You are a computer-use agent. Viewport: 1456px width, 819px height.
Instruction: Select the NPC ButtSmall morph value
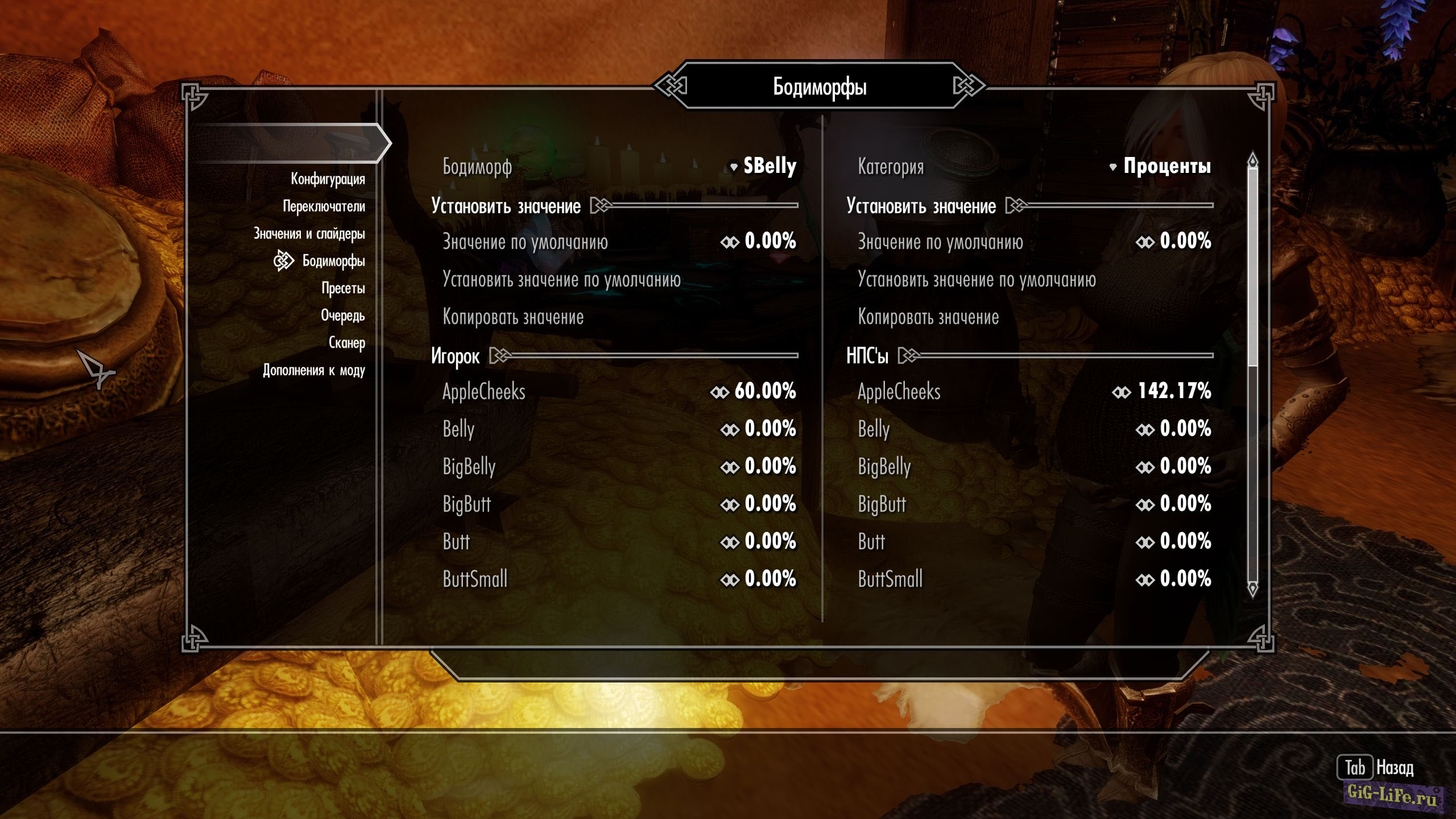[x=1174, y=579]
